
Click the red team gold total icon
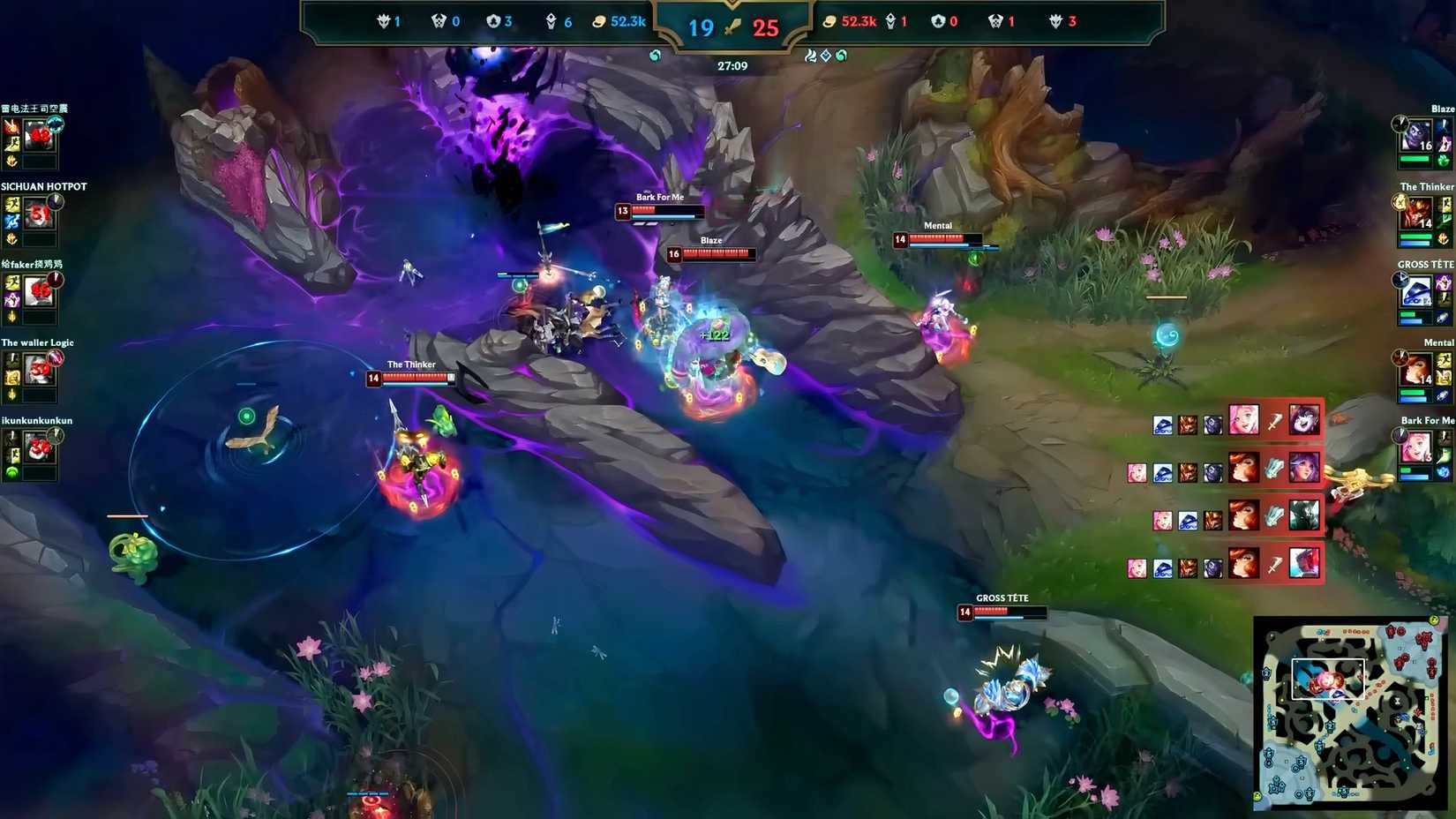pos(829,21)
